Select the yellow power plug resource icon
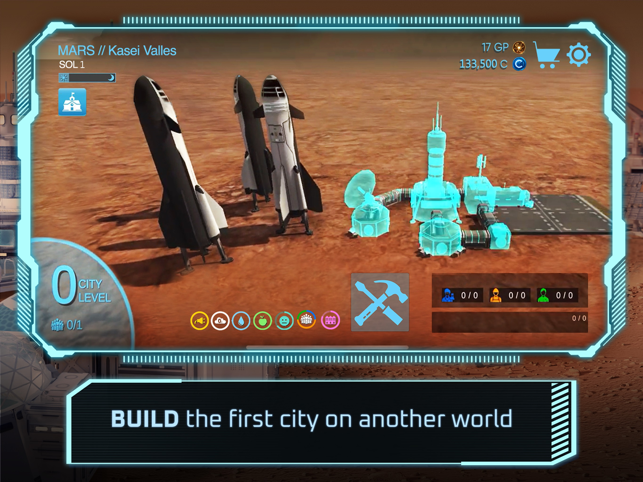Image resolution: width=643 pixels, height=482 pixels. coord(199,320)
